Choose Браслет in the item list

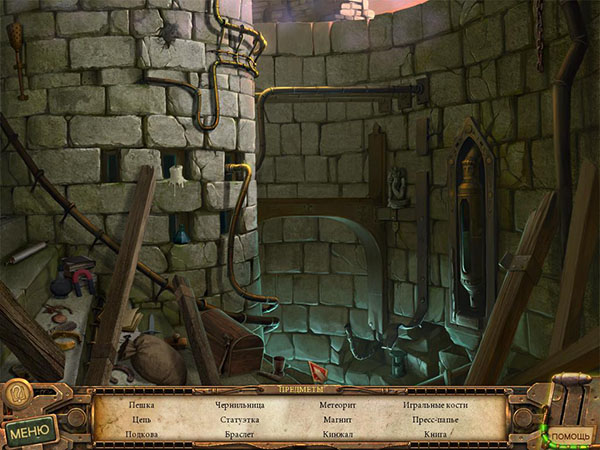point(238,435)
